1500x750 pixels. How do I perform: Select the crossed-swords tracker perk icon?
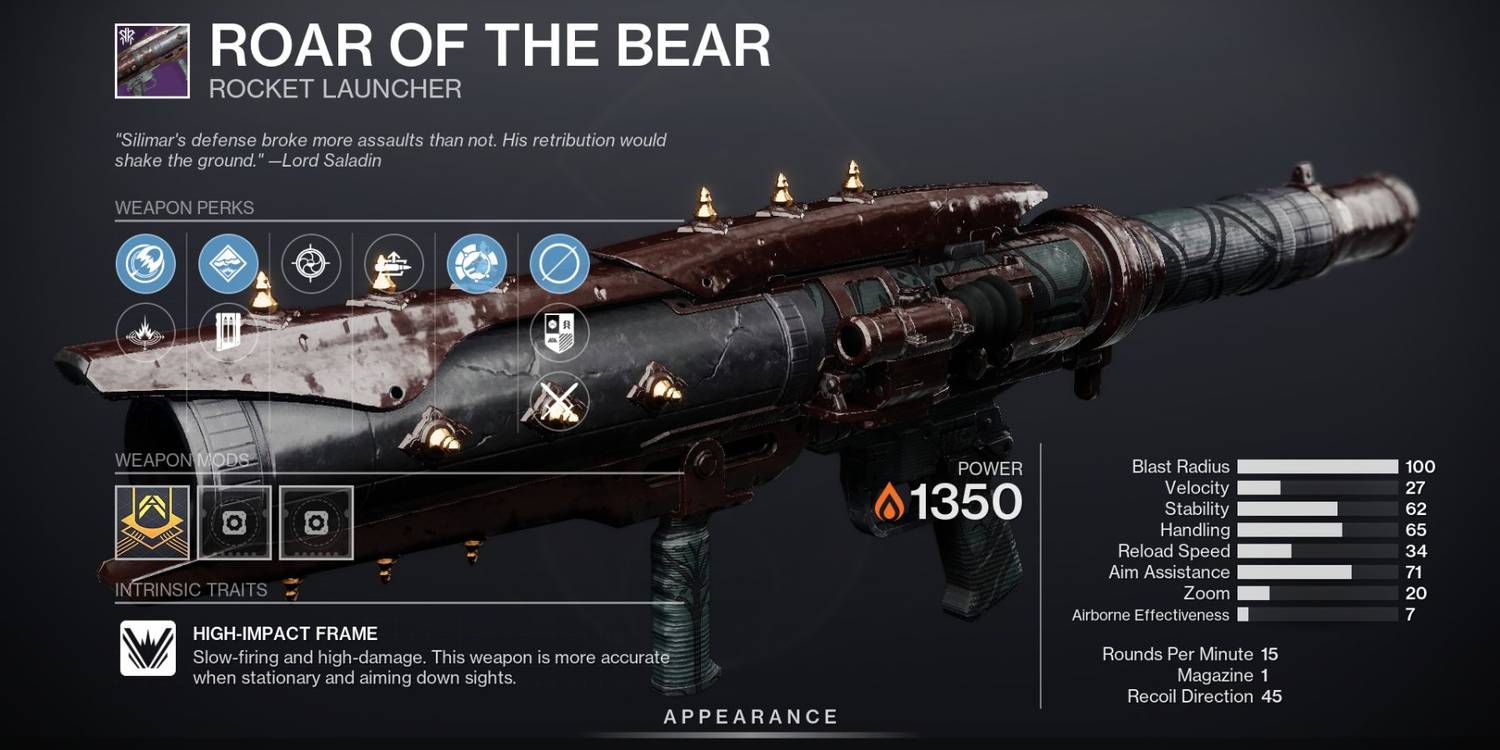[x=558, y=403]
